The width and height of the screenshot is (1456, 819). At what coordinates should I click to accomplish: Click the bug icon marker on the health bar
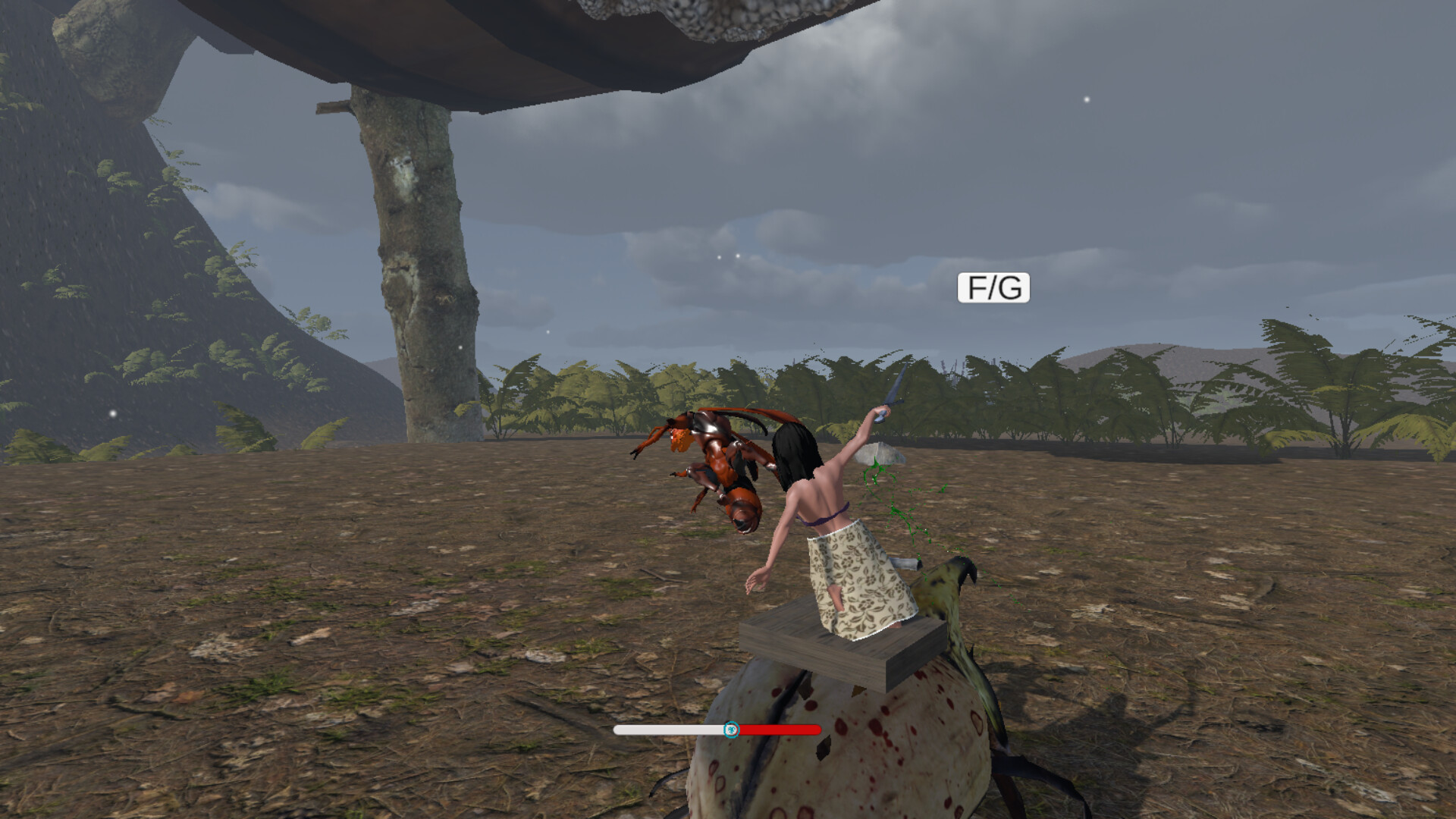pyautogui.click(x=730, y=730)
